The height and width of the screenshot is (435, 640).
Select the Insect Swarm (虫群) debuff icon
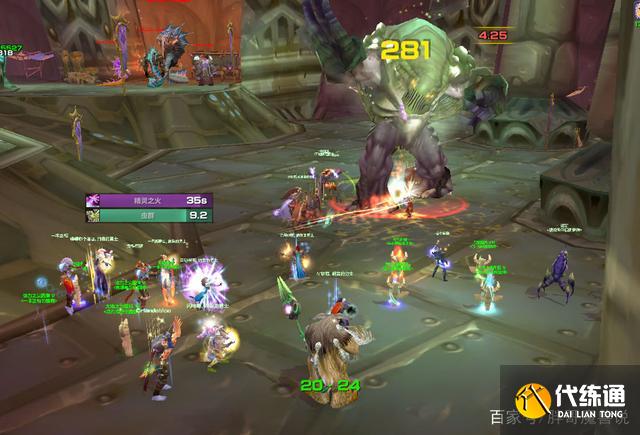coord(92,214)
